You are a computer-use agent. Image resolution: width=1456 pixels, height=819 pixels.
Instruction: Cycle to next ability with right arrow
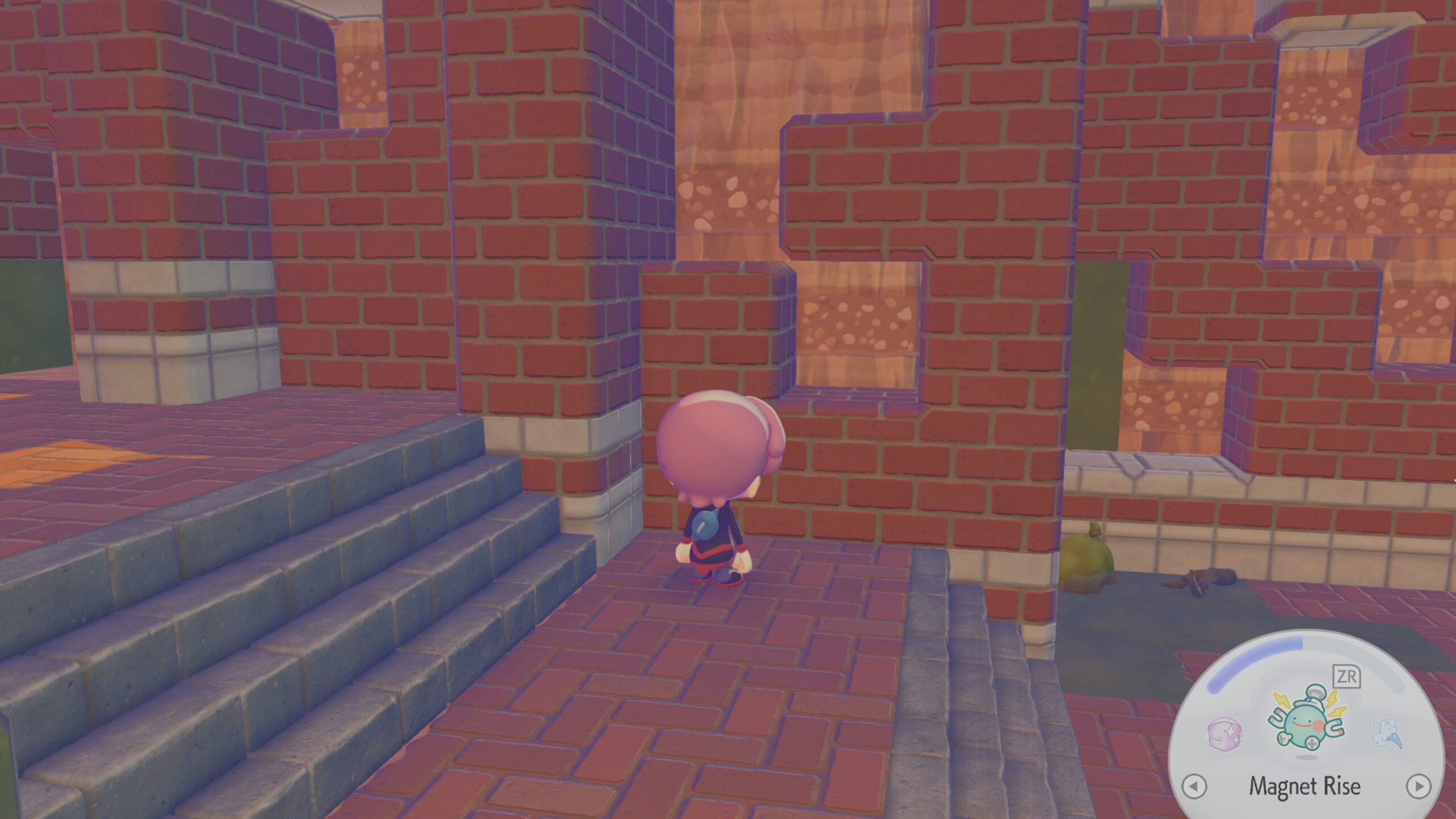1418,786
